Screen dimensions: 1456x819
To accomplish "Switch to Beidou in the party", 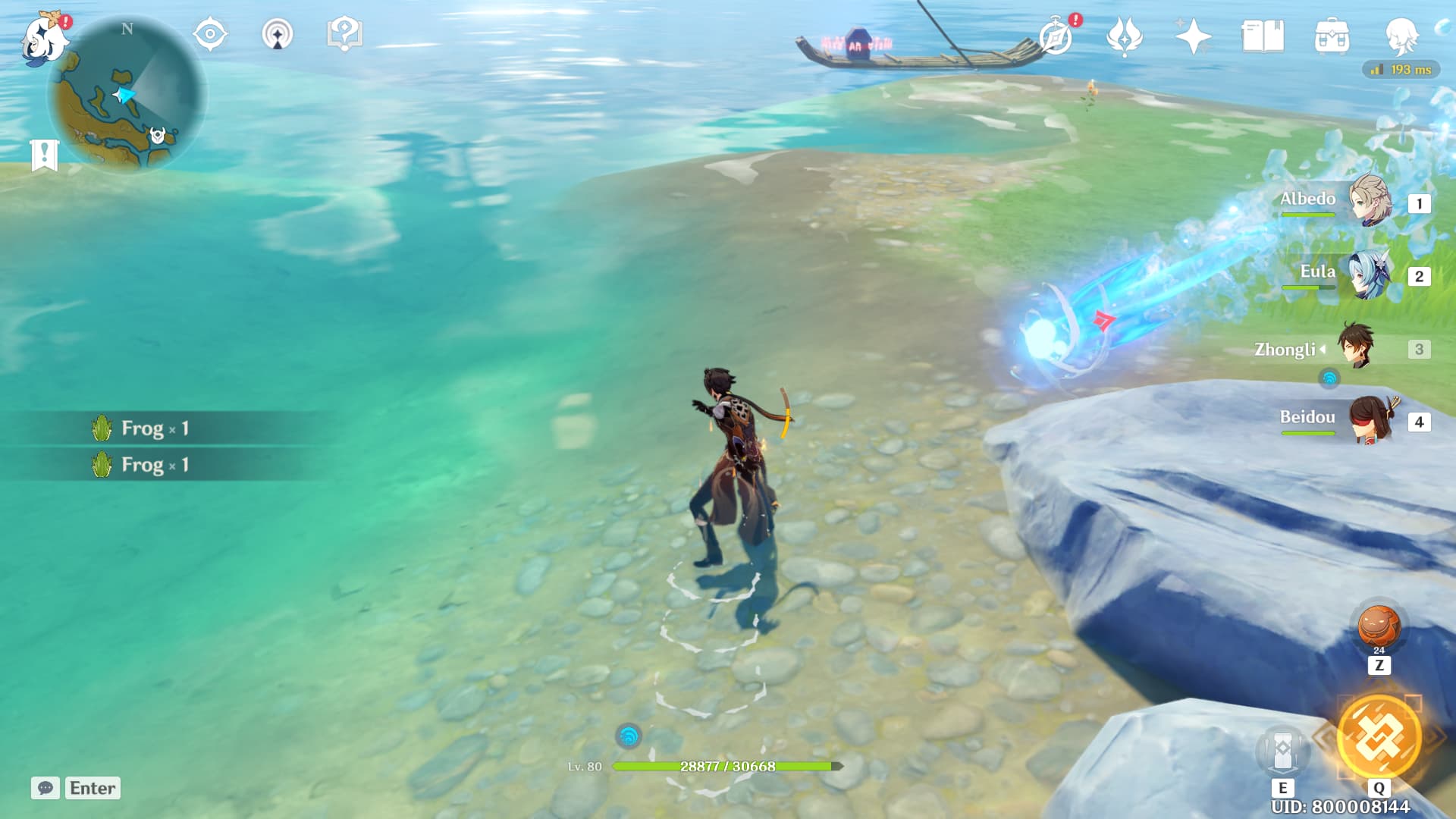I will point(1370,419).
